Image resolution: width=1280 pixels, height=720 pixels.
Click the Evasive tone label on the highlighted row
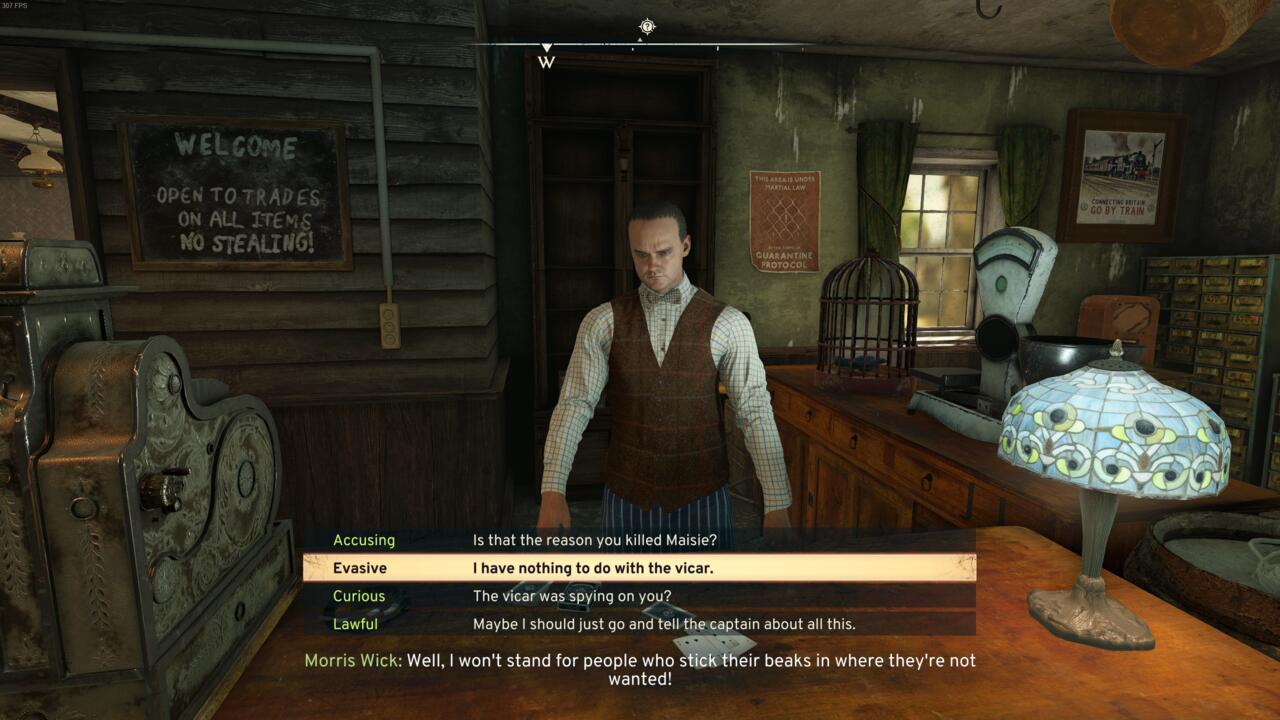tap(360, 568)
